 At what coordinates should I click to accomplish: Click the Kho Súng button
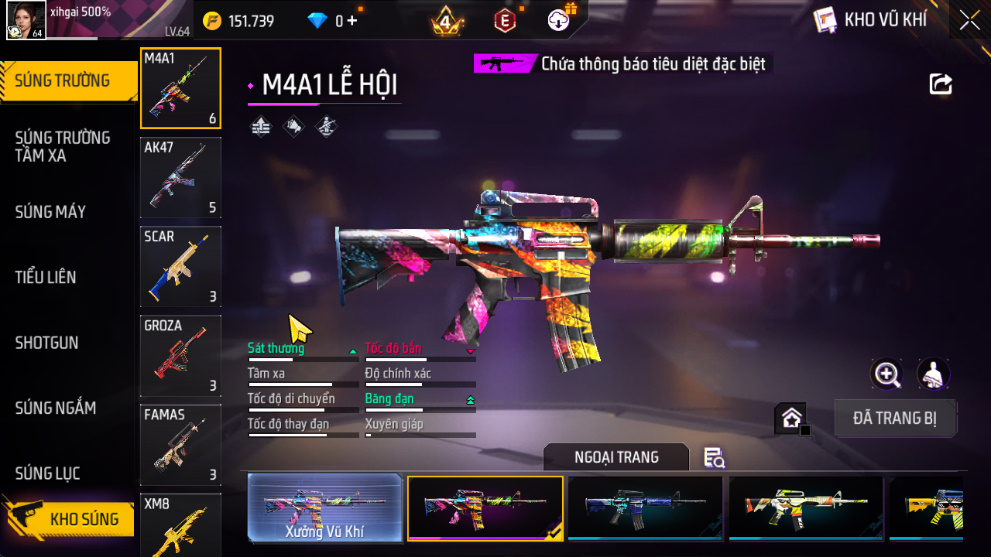68,519
